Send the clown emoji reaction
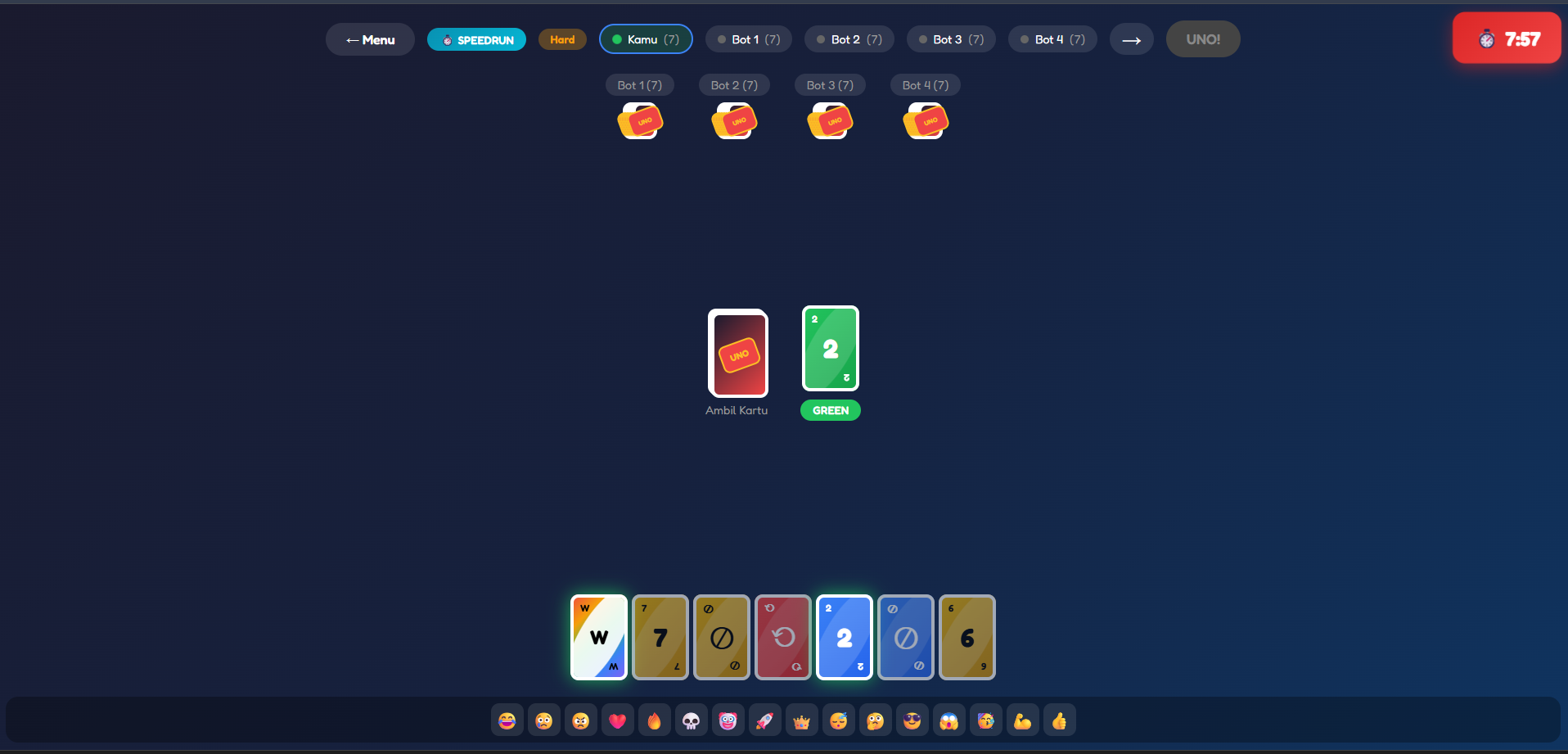This screenshot has height=754, width=1568. (728, 720)
